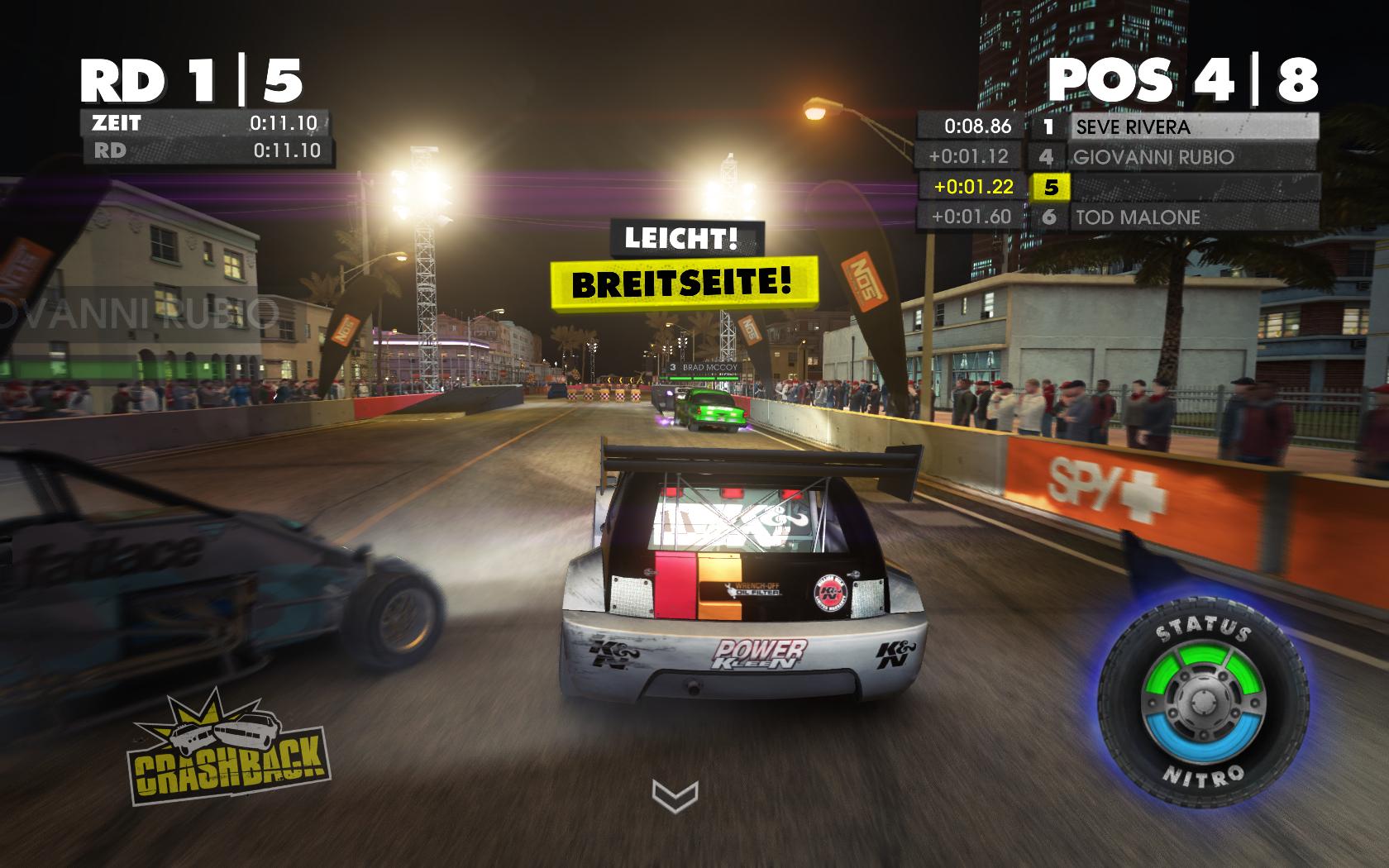
Task: Choose Tod Malone's leaderboard entry
Action: [1193, 217]
